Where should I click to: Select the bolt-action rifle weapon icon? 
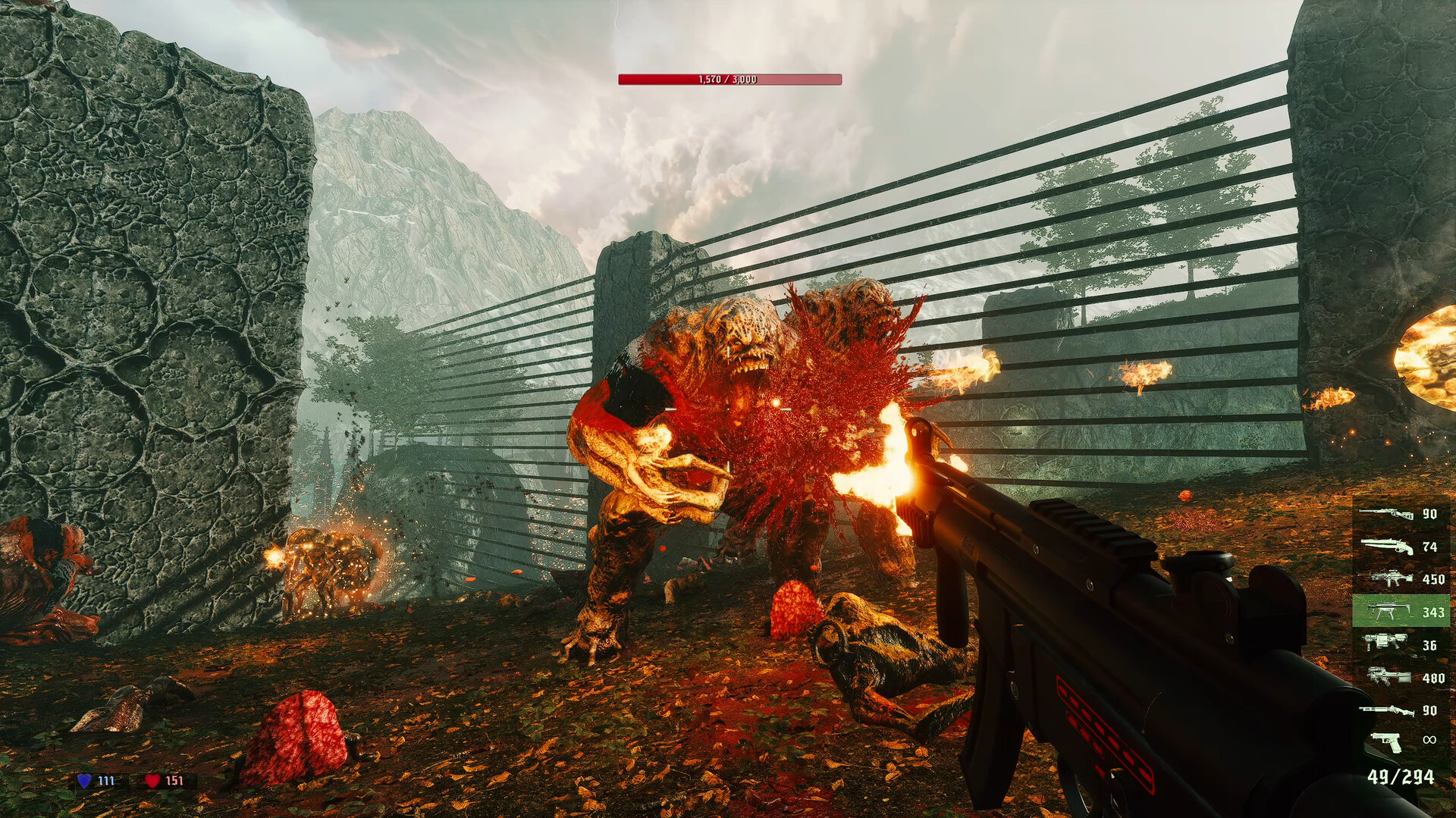click(x=1386, y=514)
